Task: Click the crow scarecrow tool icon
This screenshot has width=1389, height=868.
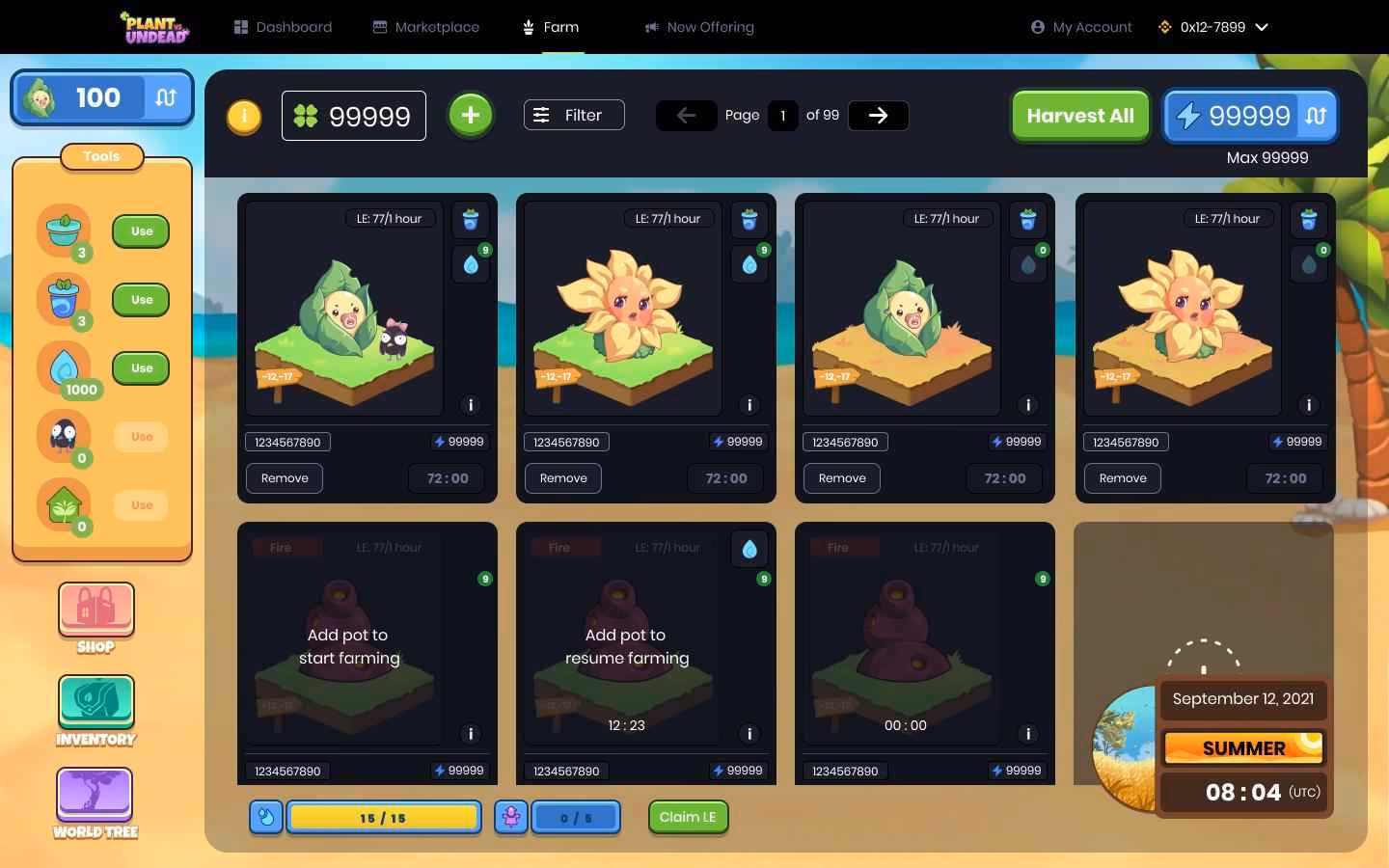Action: click(64, 437)
